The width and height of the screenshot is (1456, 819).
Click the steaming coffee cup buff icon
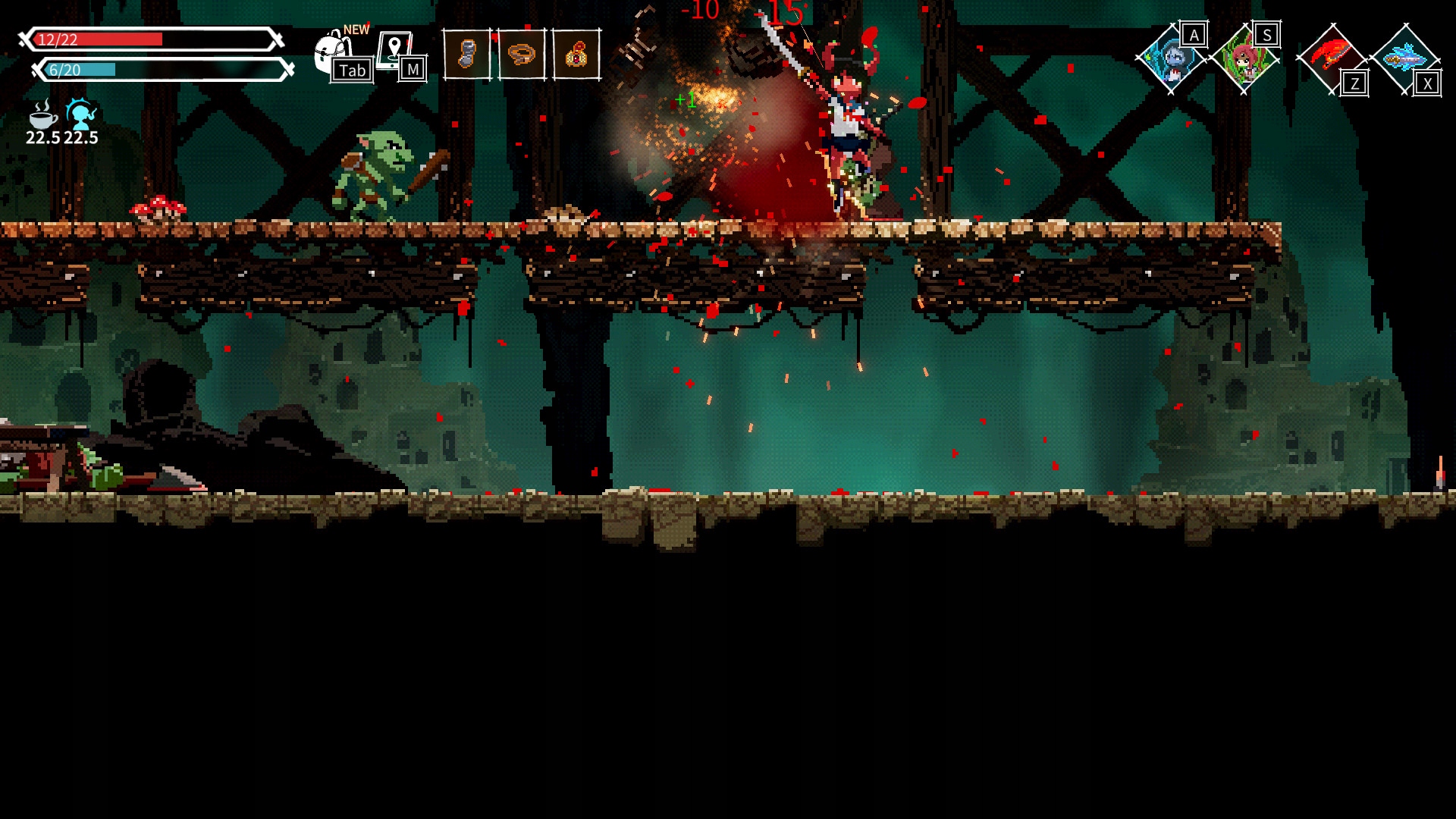[x=42, y=115]
